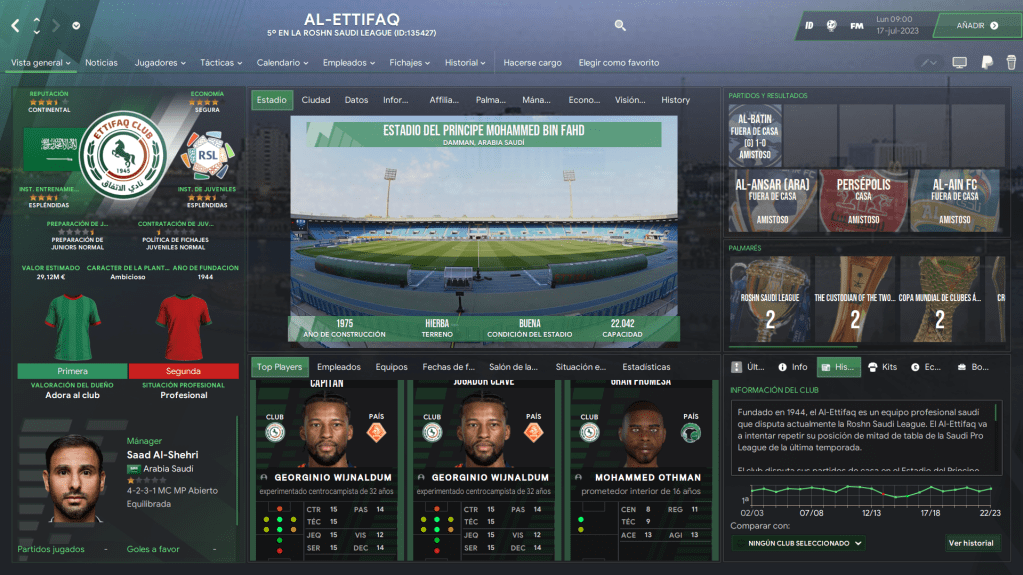The height and width of the screenshot is (575, 1023).
Task: Open the Ningún club seleccionado dropdown
Action: (798, 543)
